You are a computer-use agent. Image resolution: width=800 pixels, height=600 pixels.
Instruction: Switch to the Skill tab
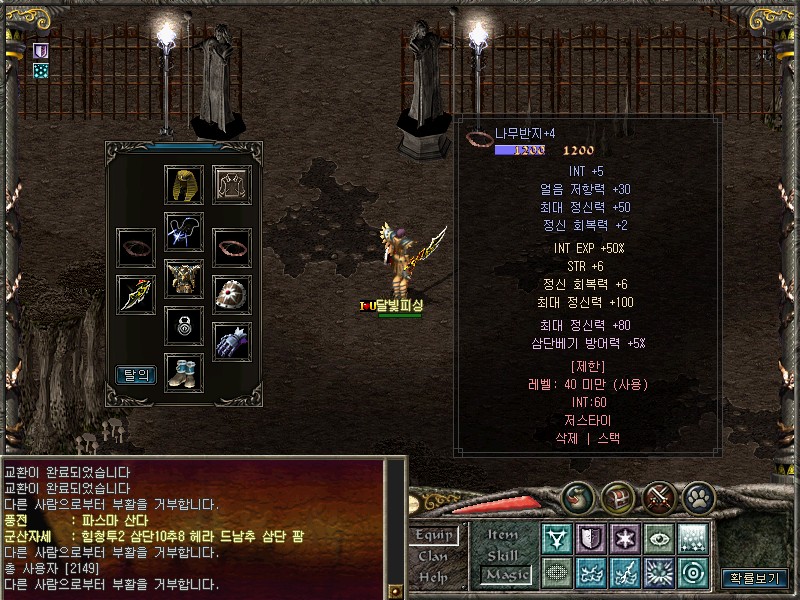pyautogui.click(x=503, y=555)
